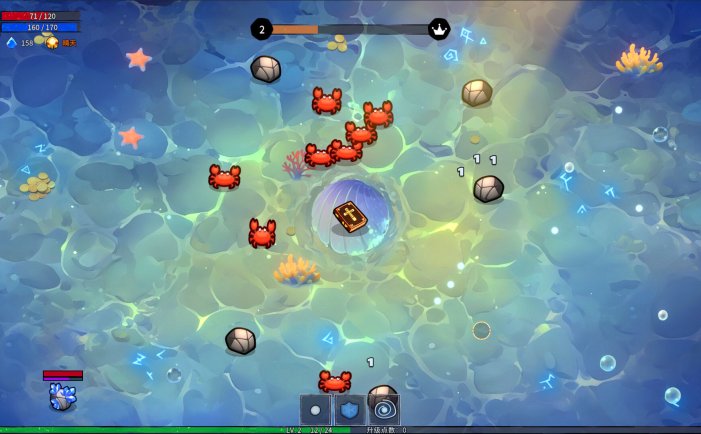Activate the white orb ability slot
Viewport: 701px width, 434px height.
click(316, 409)
